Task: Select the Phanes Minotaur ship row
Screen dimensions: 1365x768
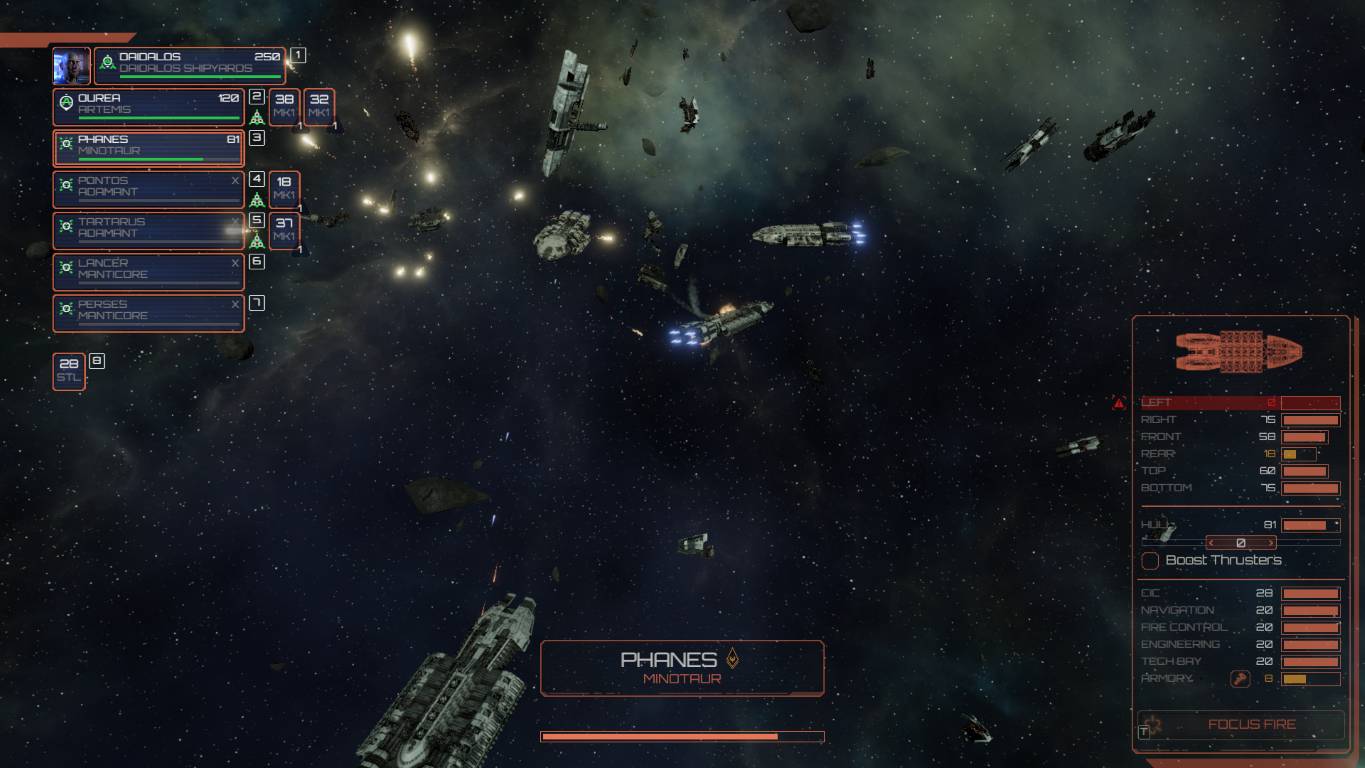Action: tap(149, 148)
